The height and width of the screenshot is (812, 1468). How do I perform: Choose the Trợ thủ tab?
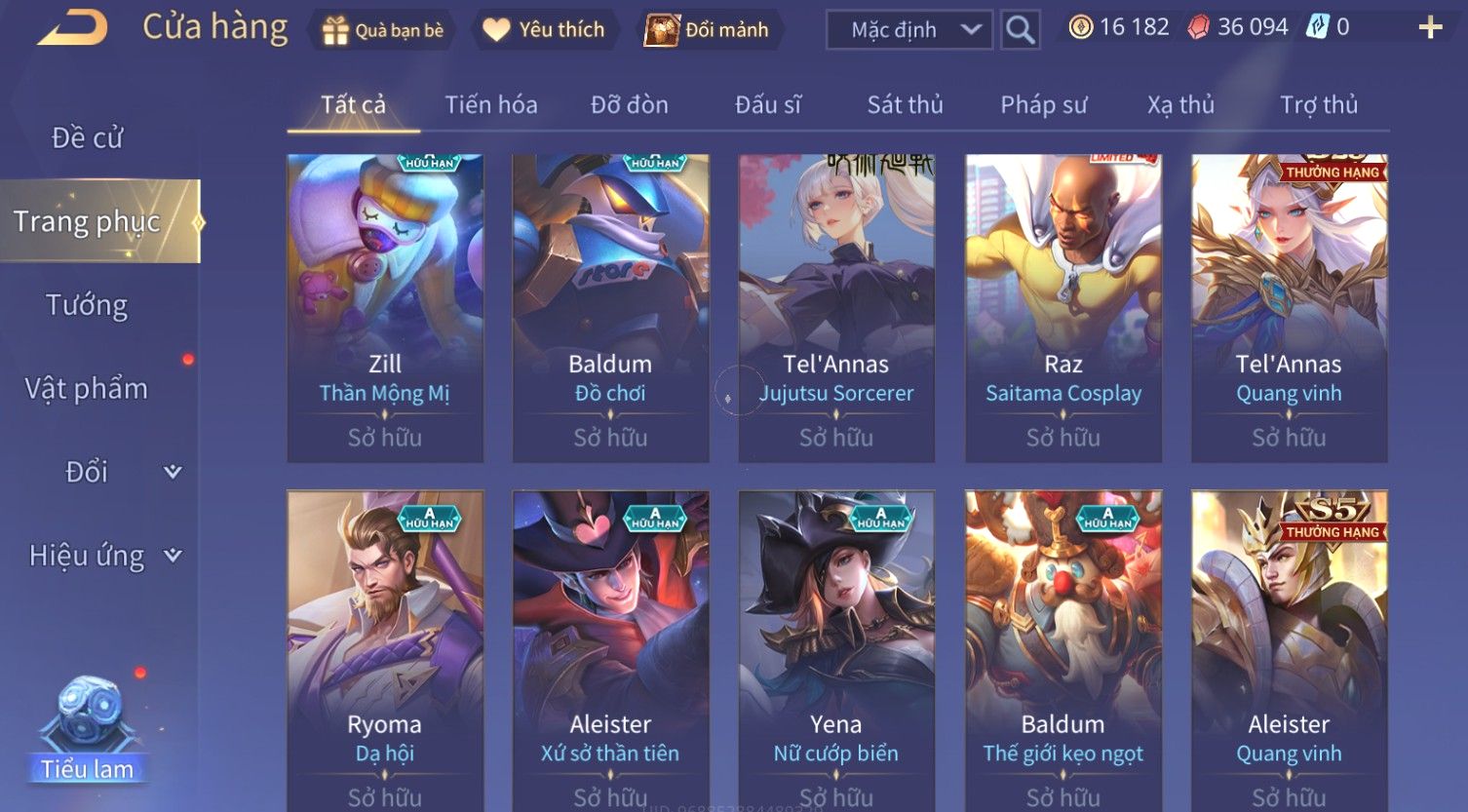coord(1318,104)
